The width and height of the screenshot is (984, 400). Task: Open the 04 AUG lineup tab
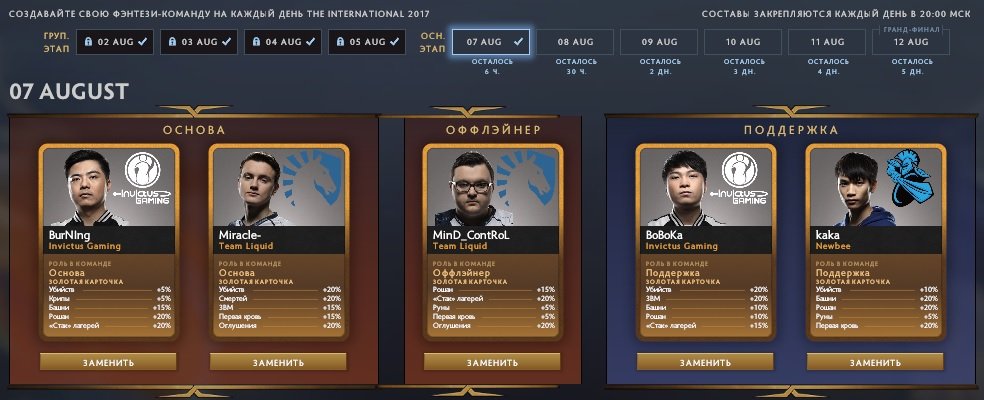click(x=283, y=42)
